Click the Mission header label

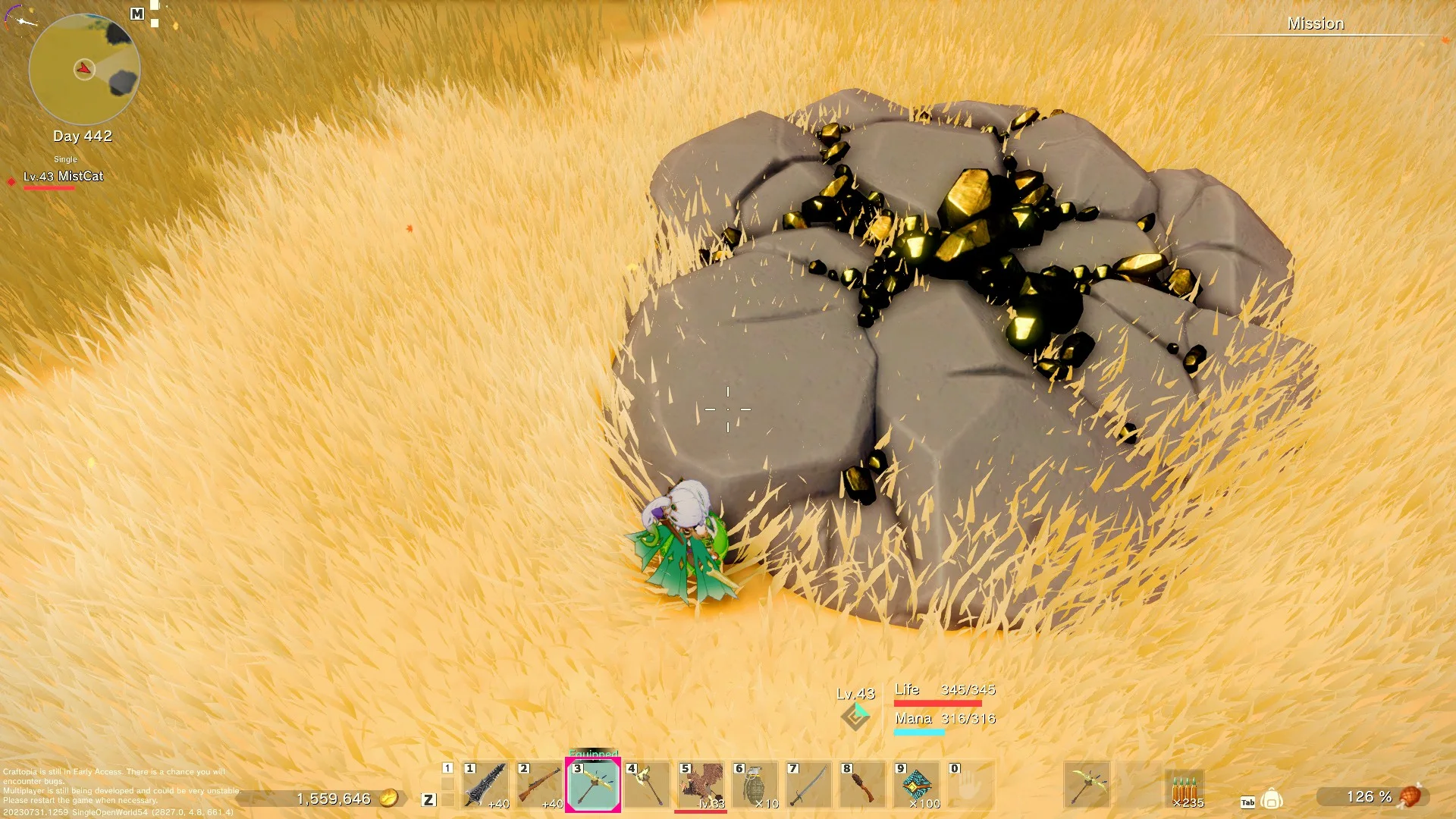tap(1316, 24)
